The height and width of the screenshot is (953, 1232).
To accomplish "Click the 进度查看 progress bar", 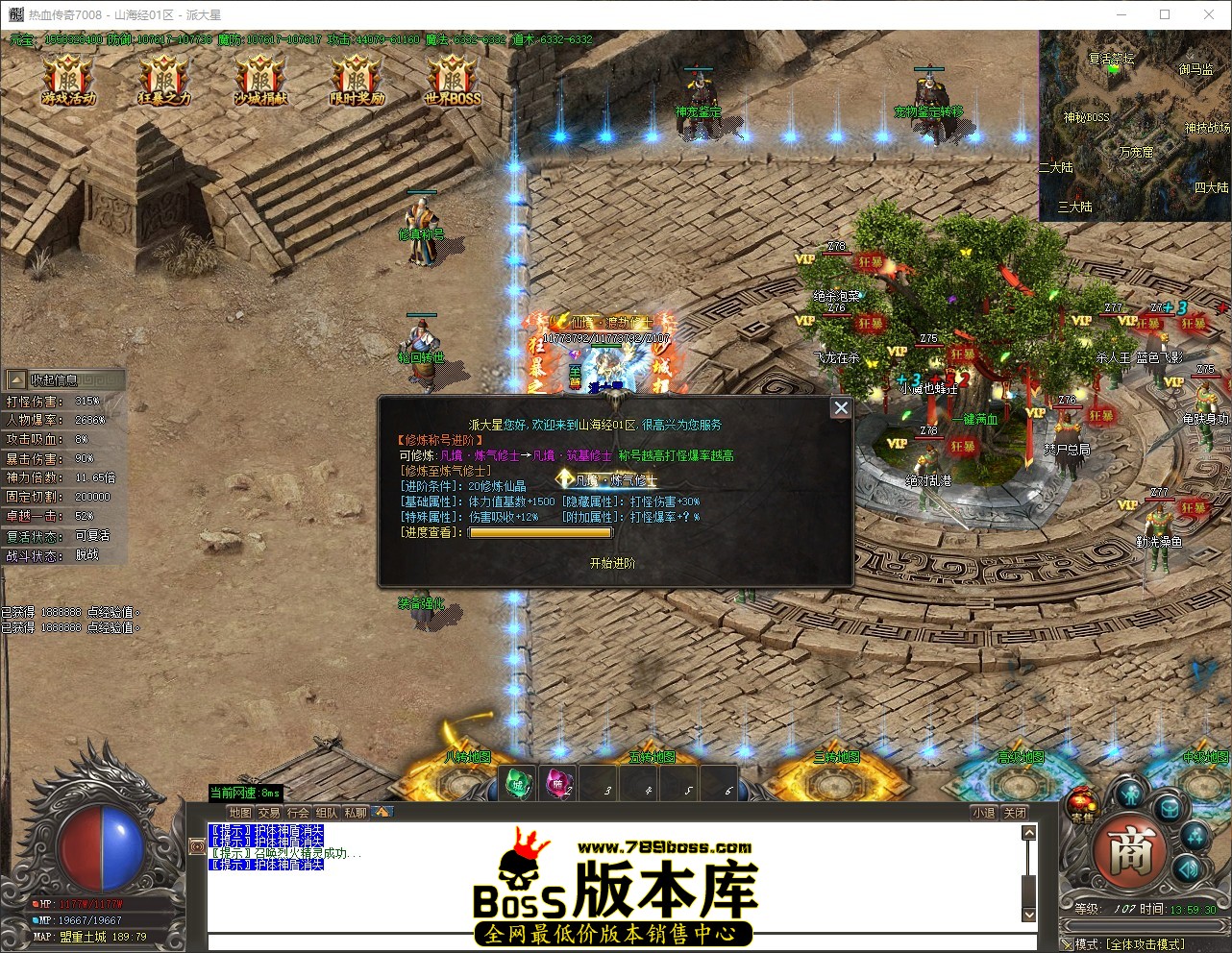I will [540, 531].
